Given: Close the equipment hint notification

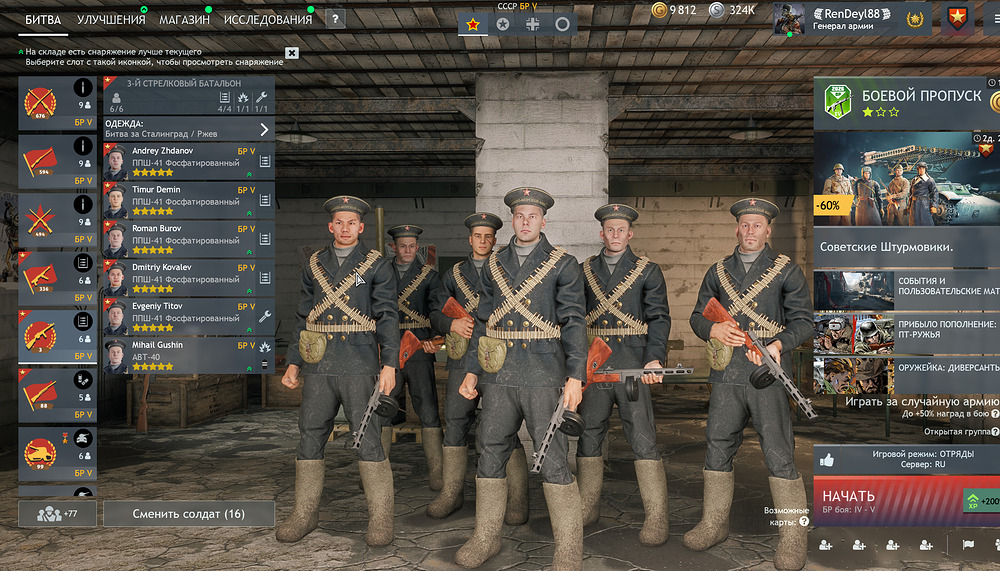Looking at the screenshot, I should (x=291, y=53).
